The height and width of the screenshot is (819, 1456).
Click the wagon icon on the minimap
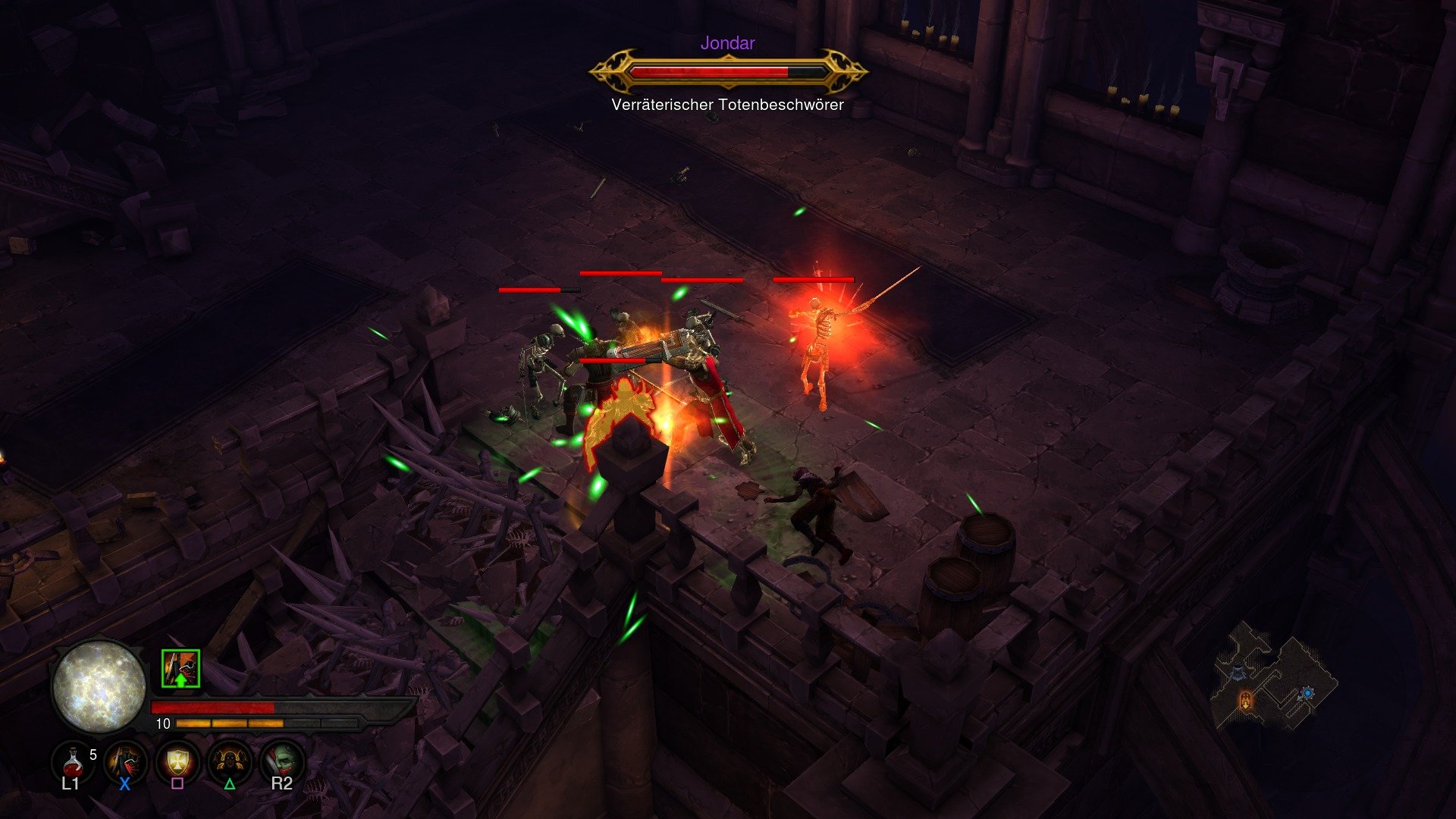(x=1238, y=673)
